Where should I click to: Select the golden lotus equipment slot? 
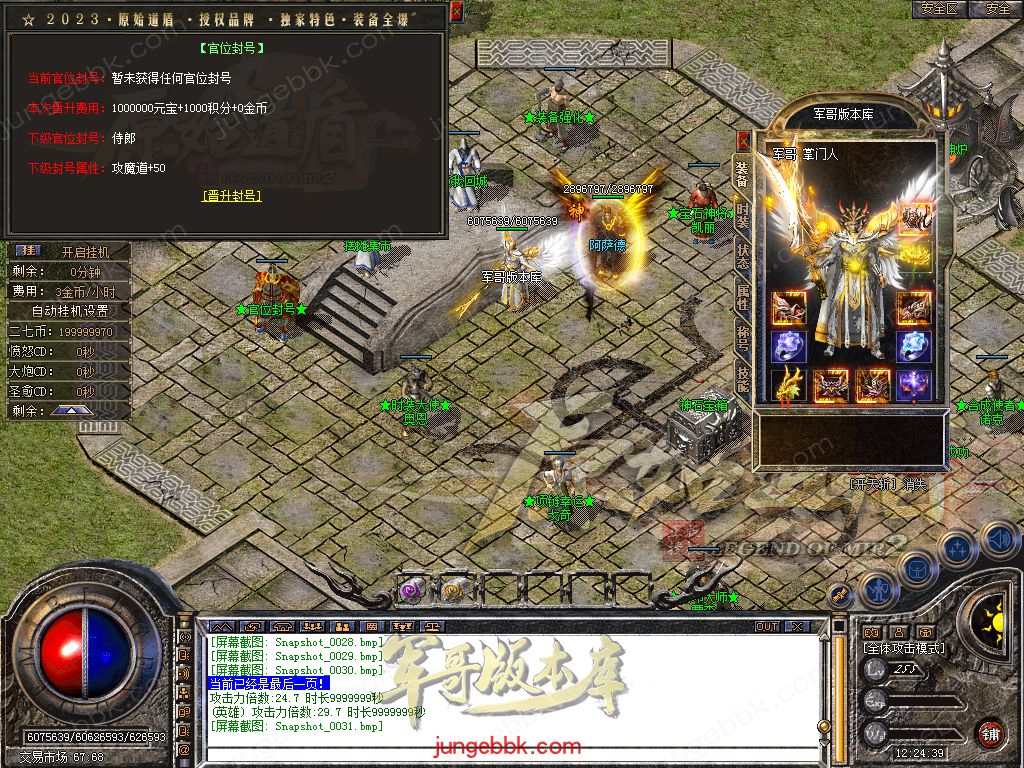pyautogui.click(x=913, y=260)
